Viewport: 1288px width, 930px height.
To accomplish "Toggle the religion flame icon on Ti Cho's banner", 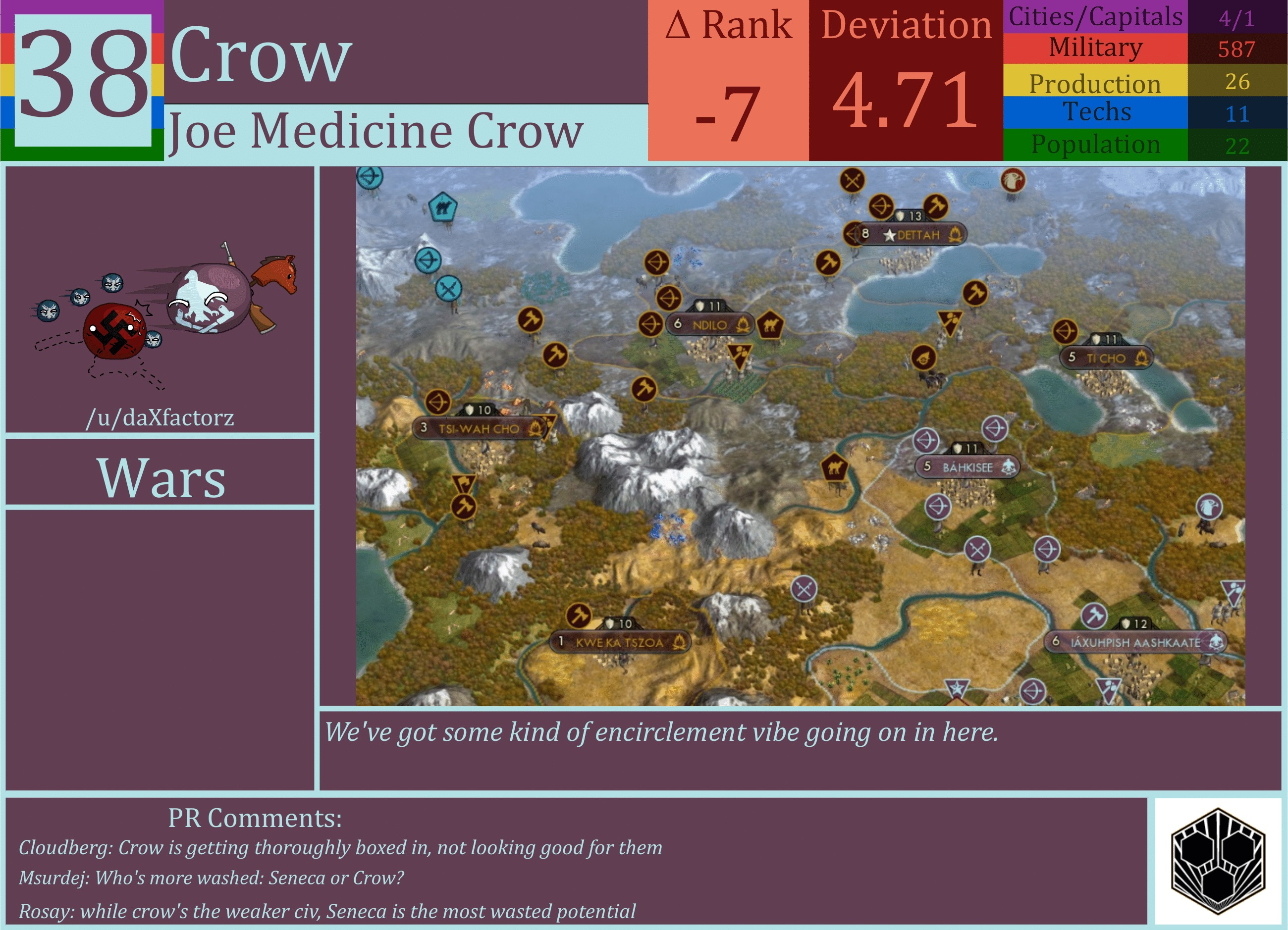I will pos(1144,358).
